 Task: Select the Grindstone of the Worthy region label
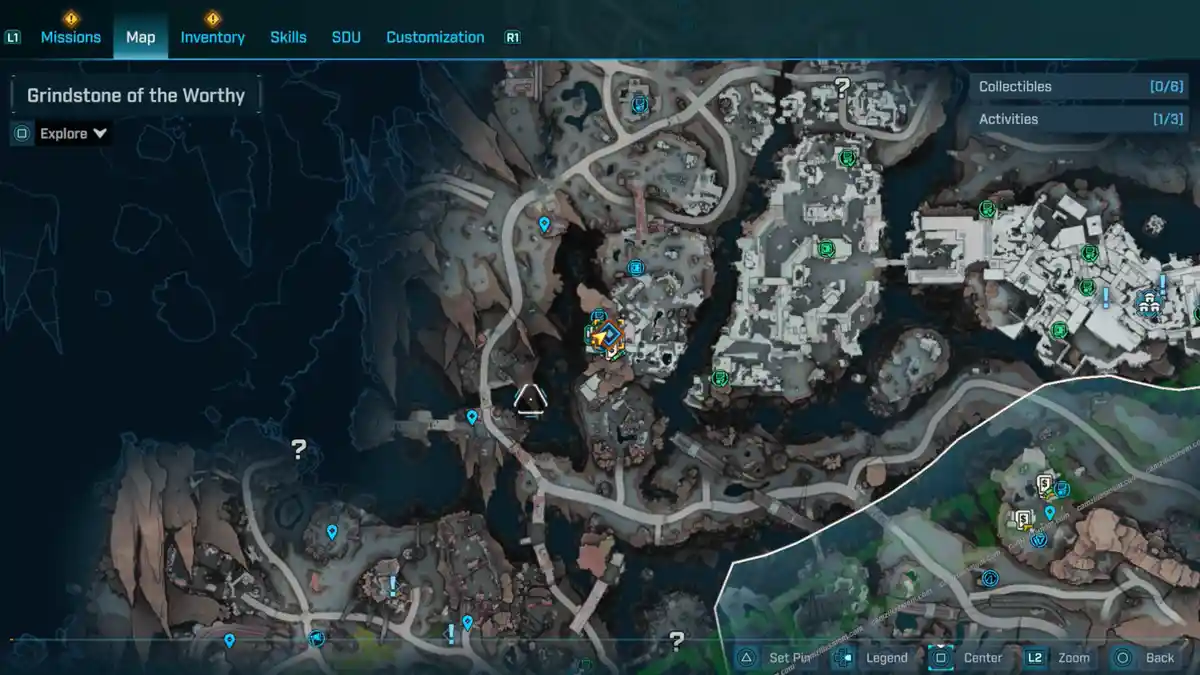coord(136,96)
